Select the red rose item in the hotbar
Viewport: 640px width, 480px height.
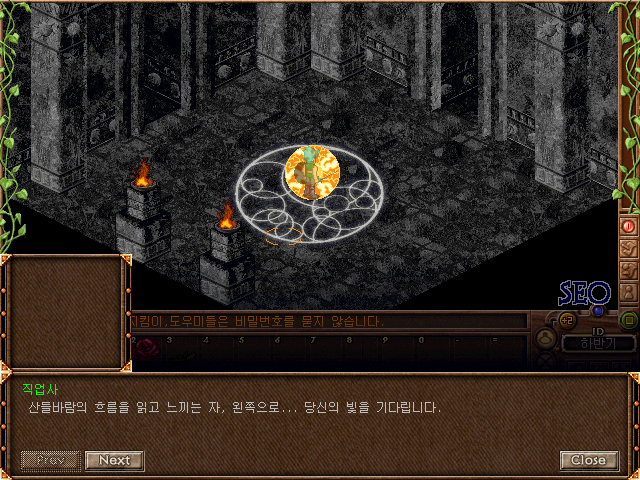coord(147,349)
